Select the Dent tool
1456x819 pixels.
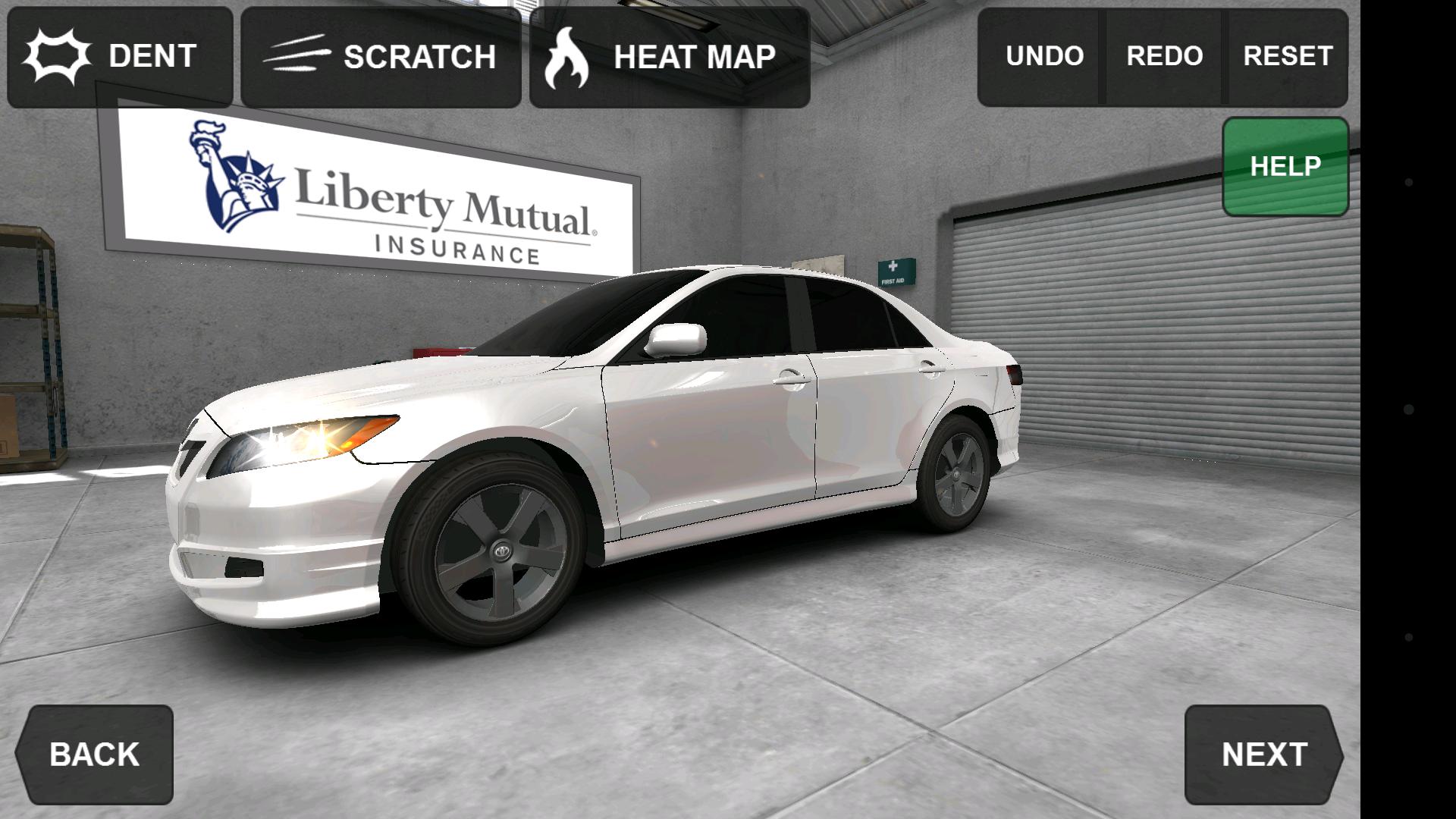pyautogui.click(x=120, y=57)
